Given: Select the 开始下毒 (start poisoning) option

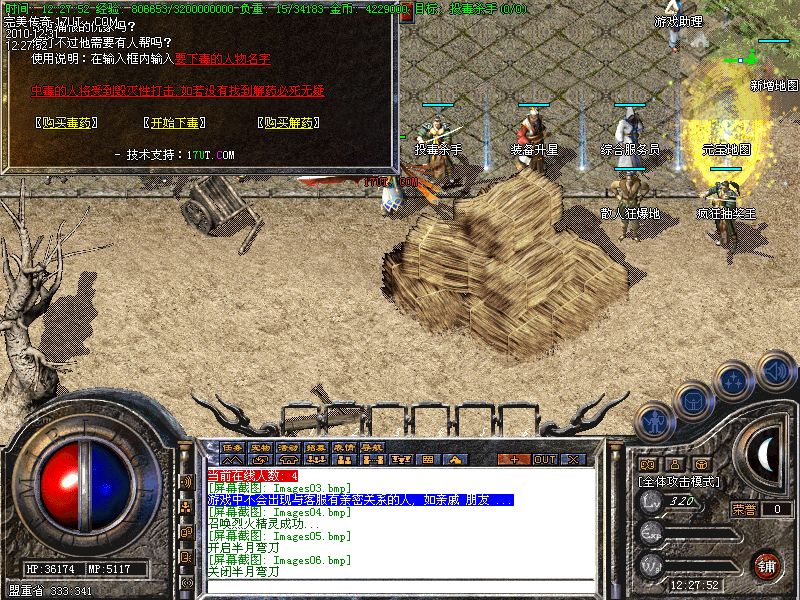Looking at the screenshot, I should tap(175, 123).
